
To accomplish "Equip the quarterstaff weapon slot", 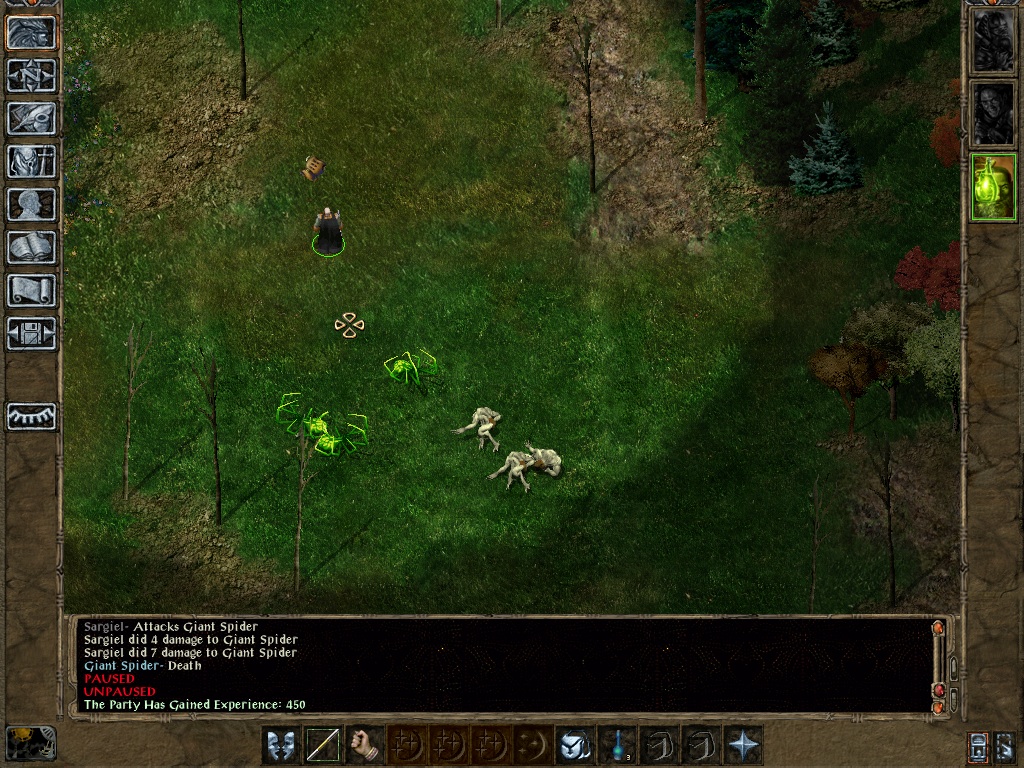I will 323,745.
